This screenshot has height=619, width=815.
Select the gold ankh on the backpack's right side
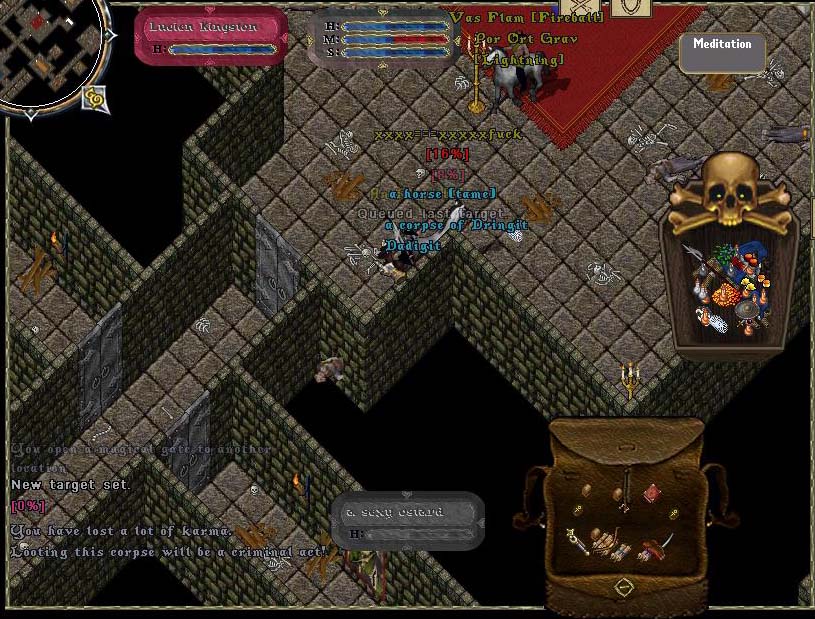[x=675, y=513]
